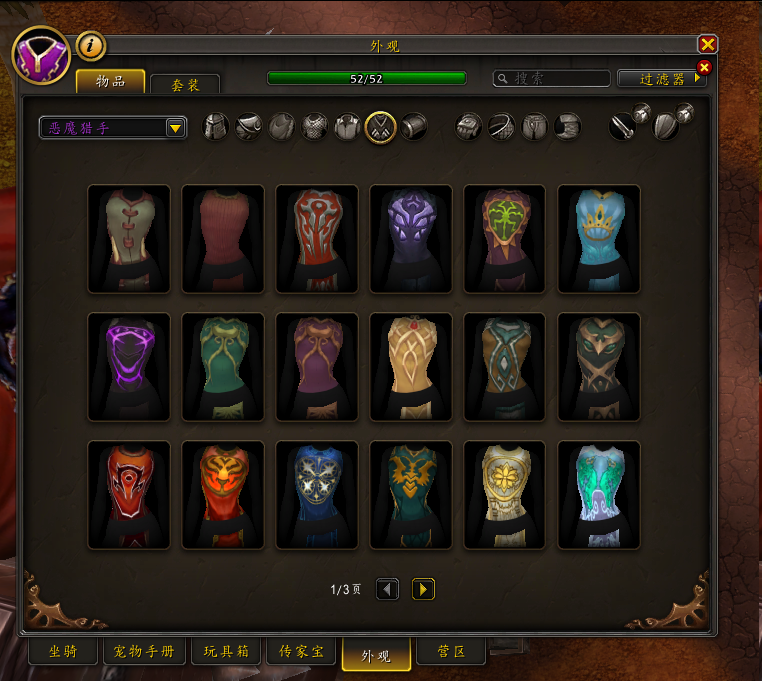Select the blue tabard with white snowflake emblem
762x681 pixels.
point(317,494)
